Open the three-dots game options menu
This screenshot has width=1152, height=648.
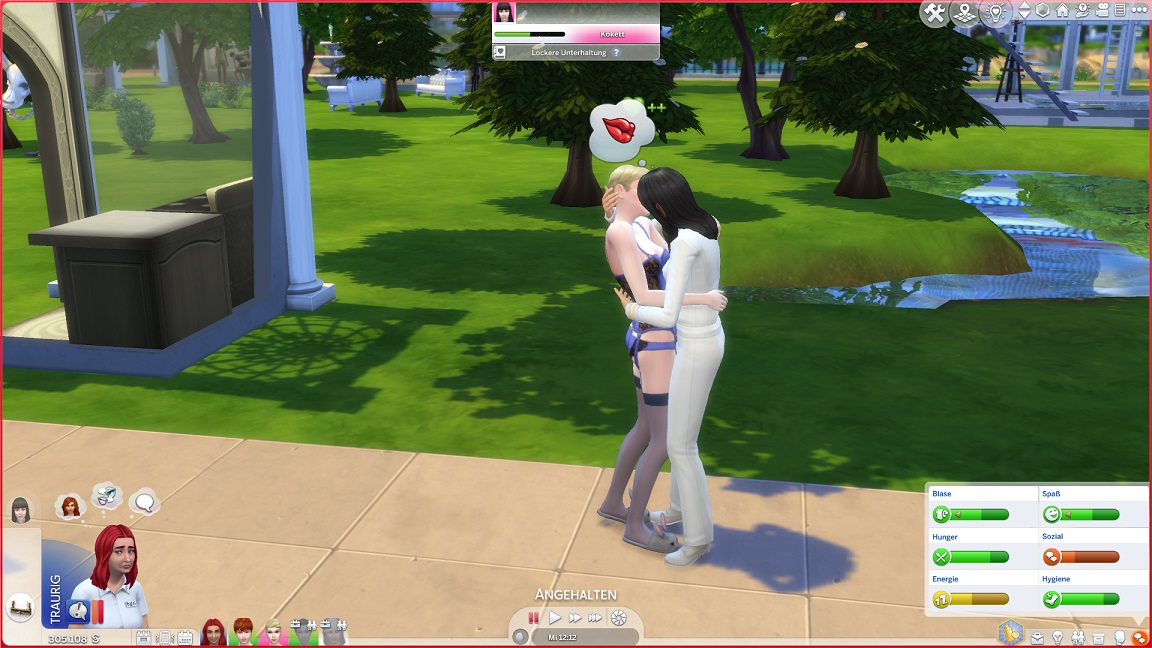(x=1140, y=11)
